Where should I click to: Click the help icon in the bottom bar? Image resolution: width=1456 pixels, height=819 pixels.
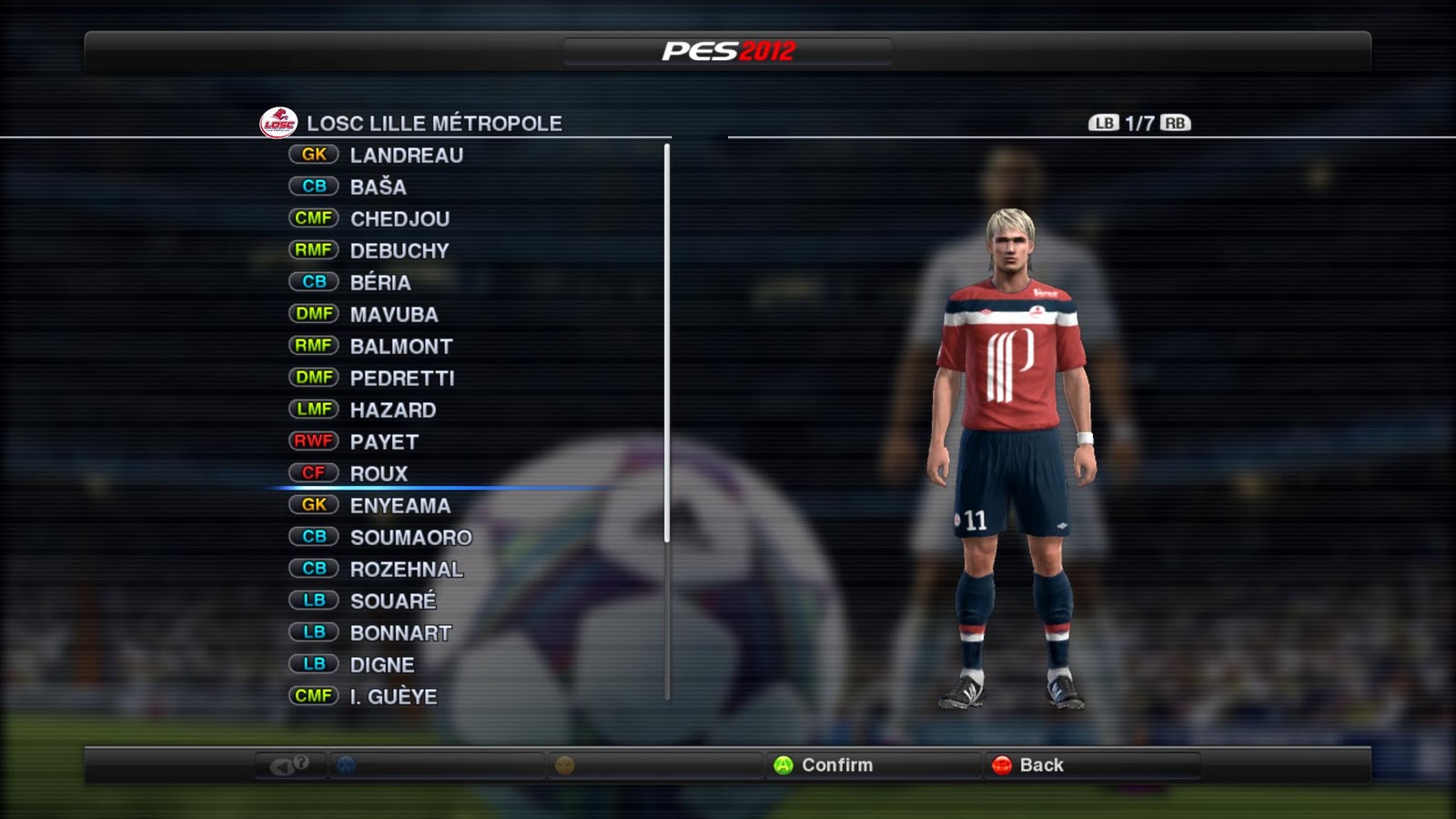(291, 765)
